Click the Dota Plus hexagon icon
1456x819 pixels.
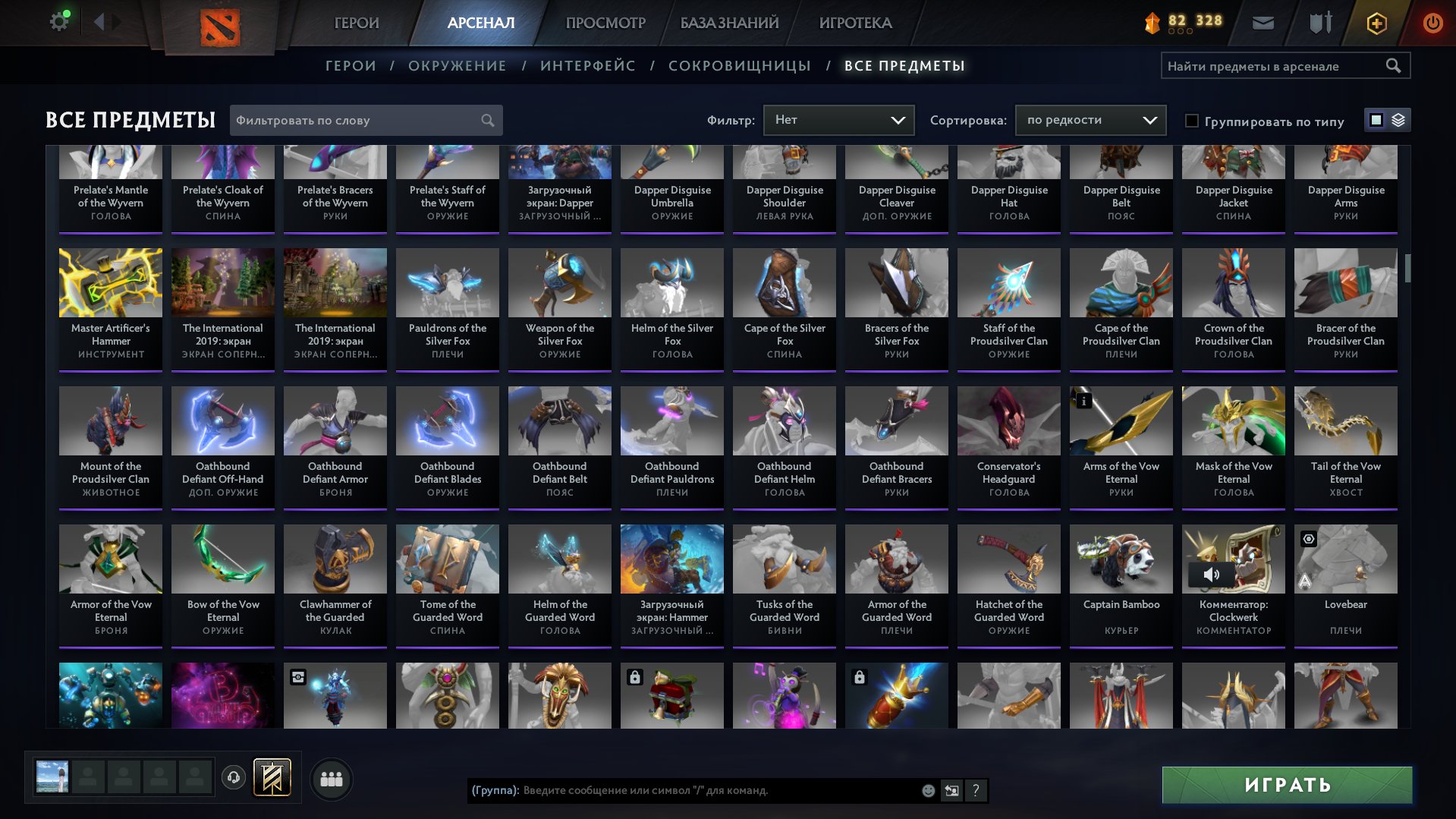tap(1376, 23)
